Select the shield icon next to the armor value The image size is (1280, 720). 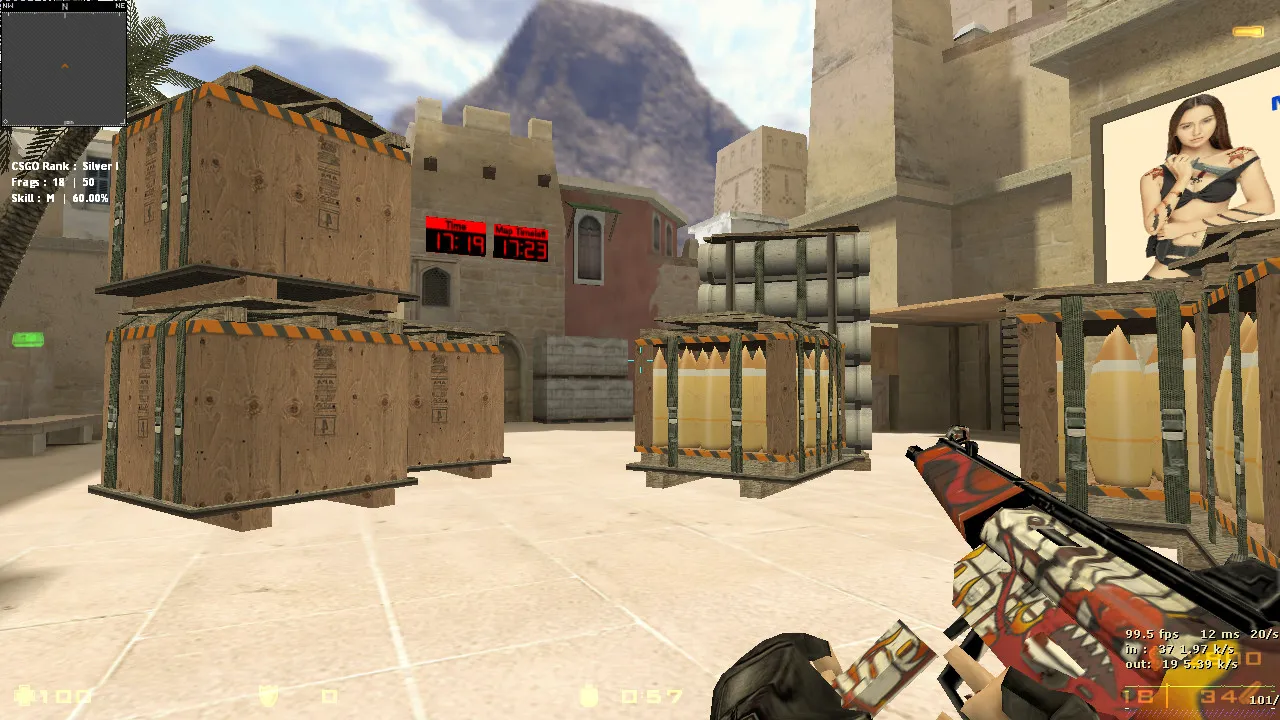tap(268, 695)
